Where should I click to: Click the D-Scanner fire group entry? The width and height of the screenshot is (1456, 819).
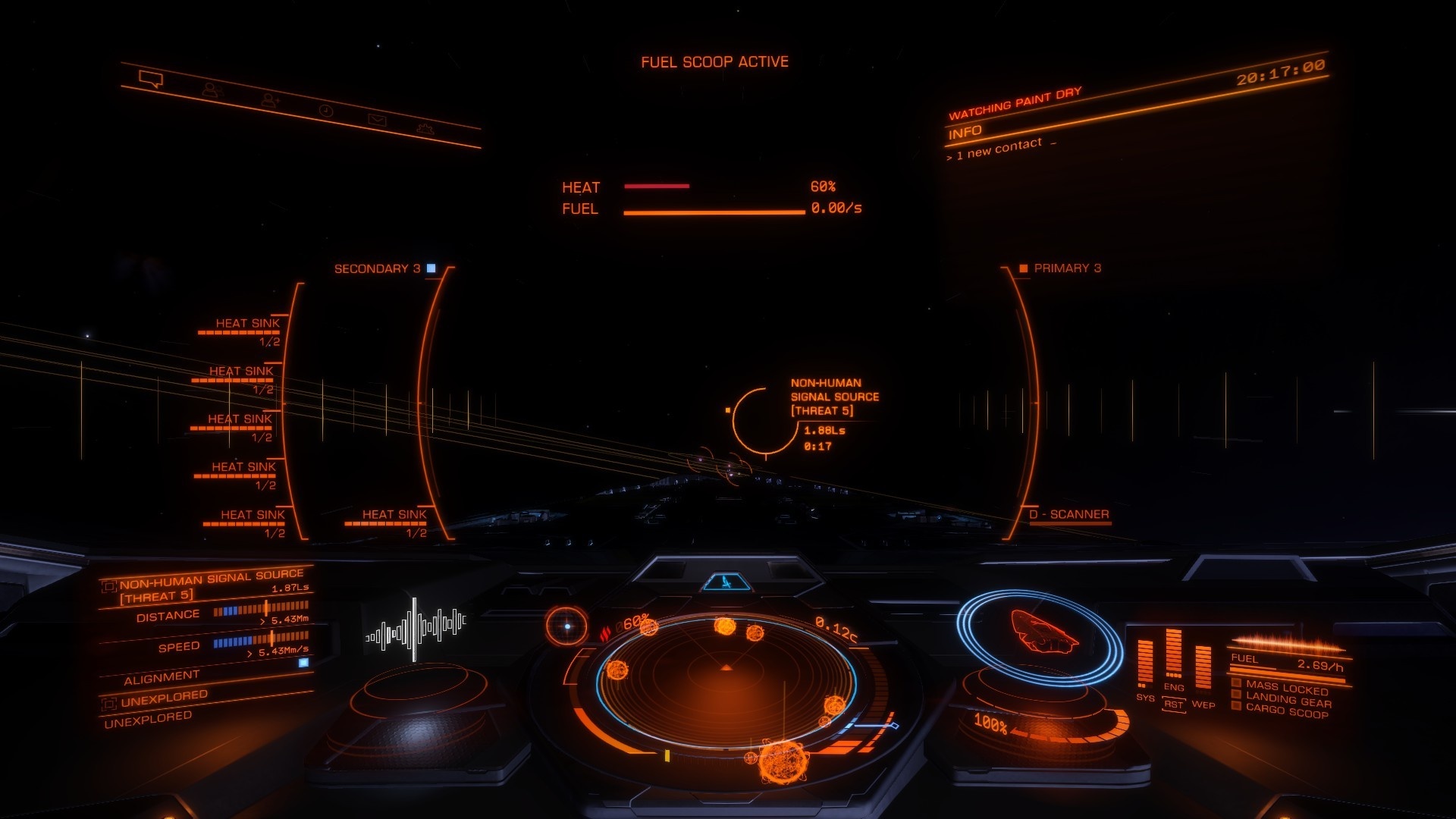[1068, 515]
